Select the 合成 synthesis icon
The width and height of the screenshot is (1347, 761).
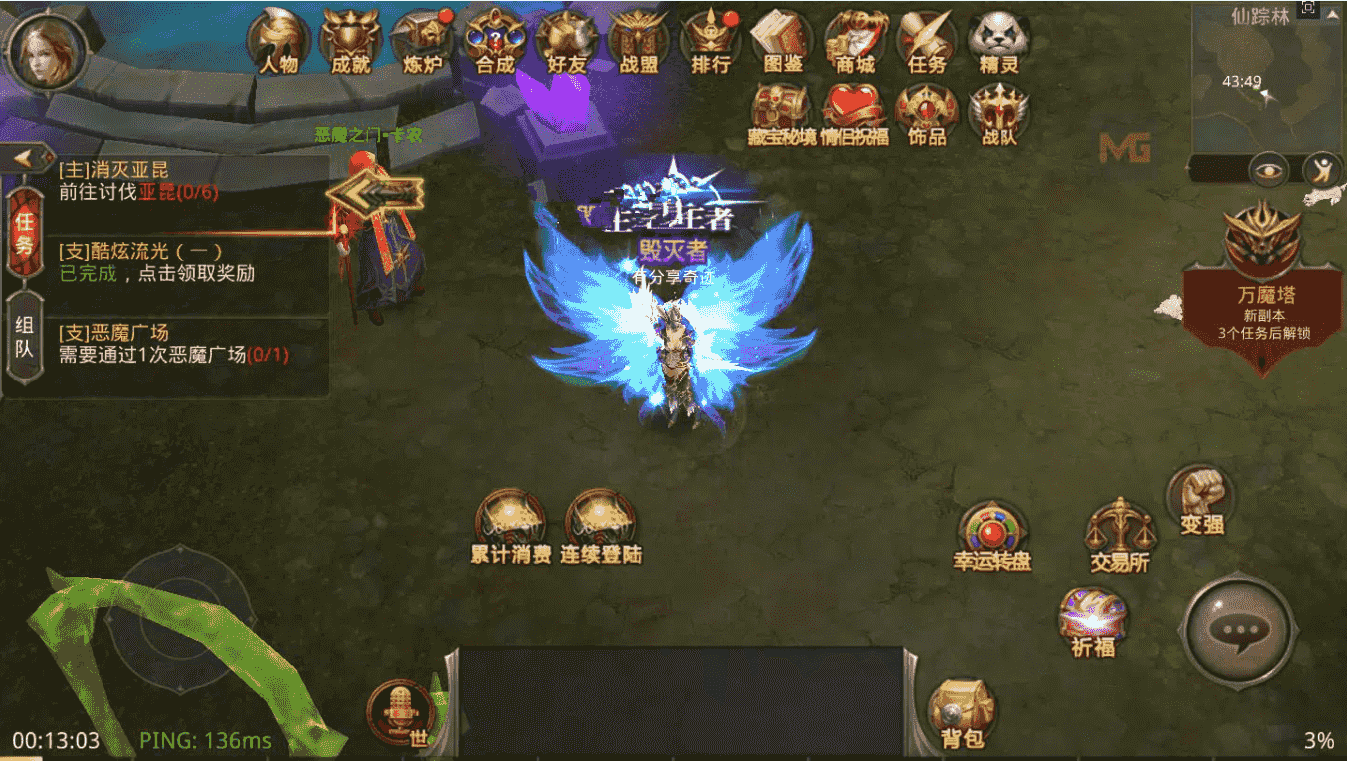pyautogui.click(x=494, y=40)
